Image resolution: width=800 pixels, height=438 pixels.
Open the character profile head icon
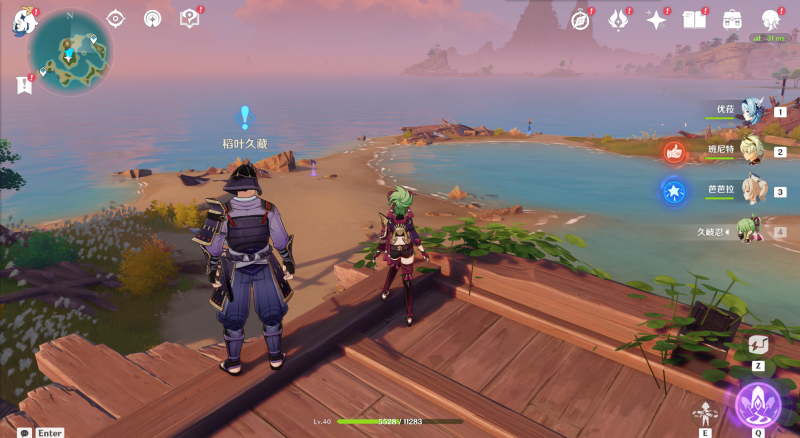pos(770,19)
